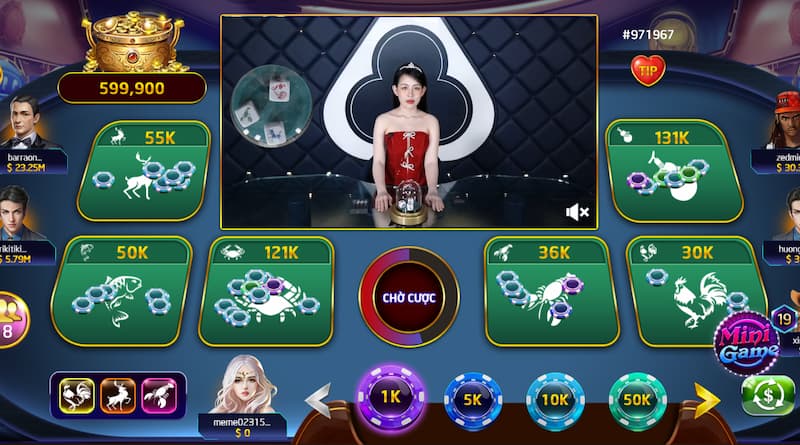Click the green dollar exchange button

coord(768,396)
